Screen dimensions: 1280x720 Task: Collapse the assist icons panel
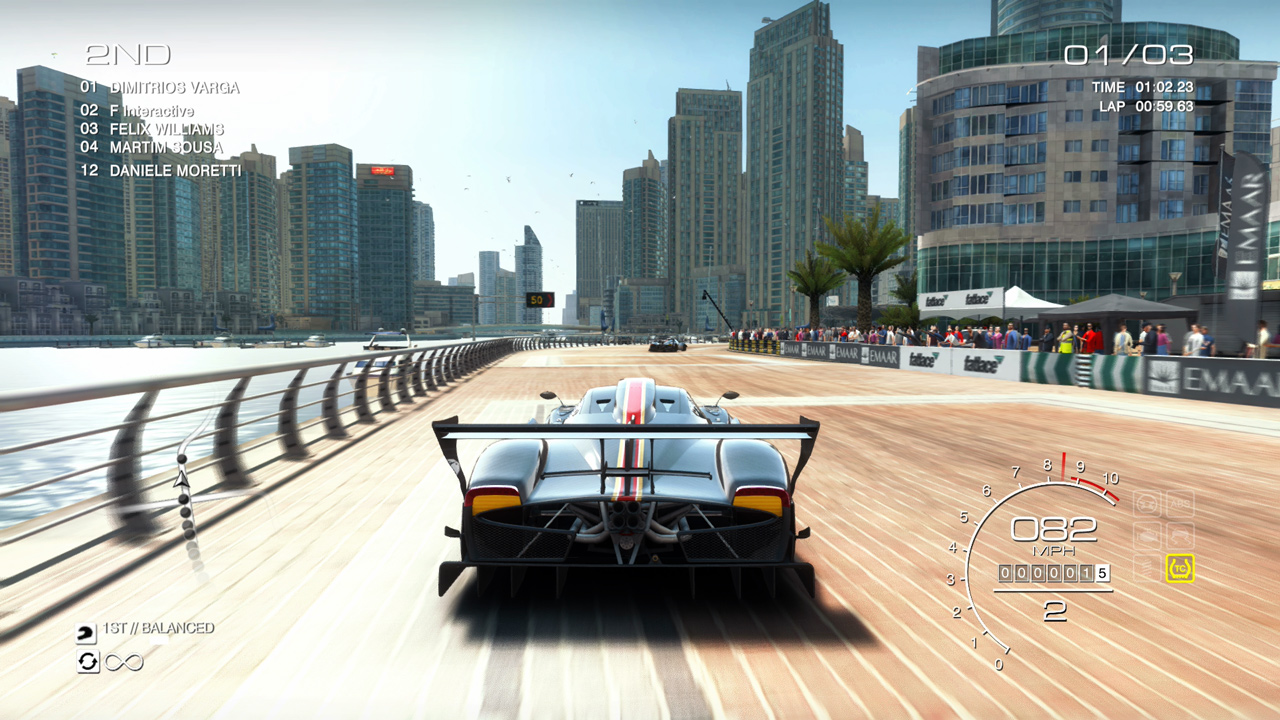1163,534
